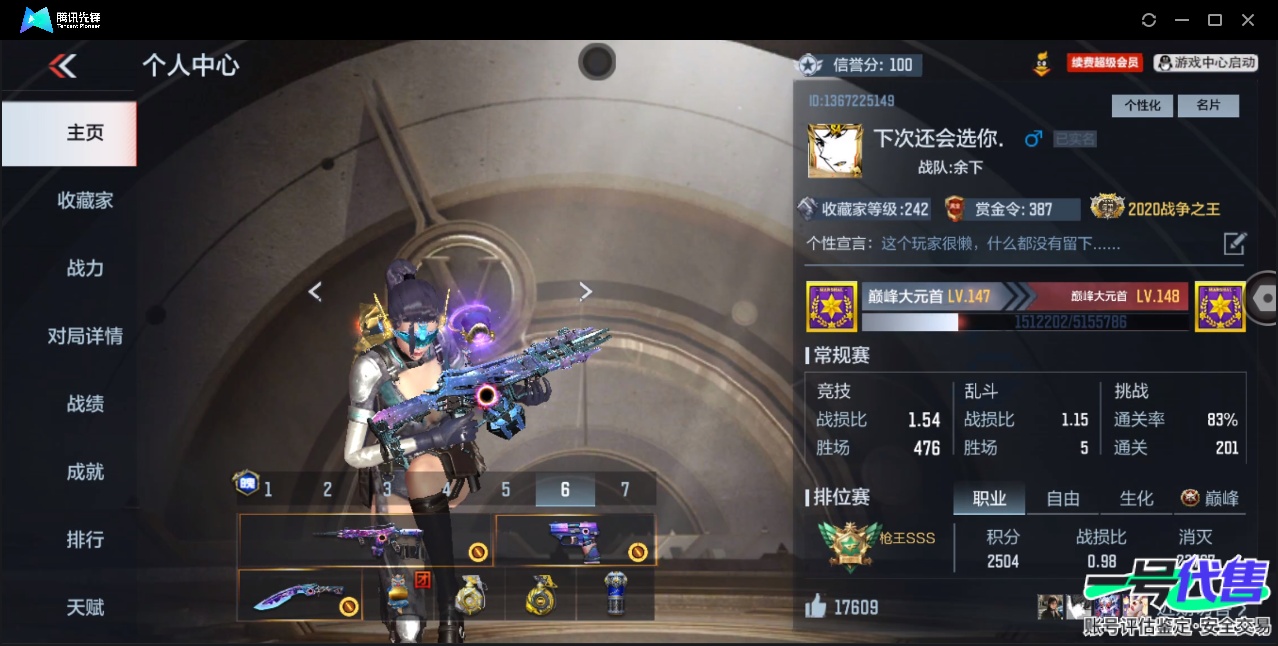Show the 排行 rankings page
This screenshot has width=1278, height=646.
point(85,540)
